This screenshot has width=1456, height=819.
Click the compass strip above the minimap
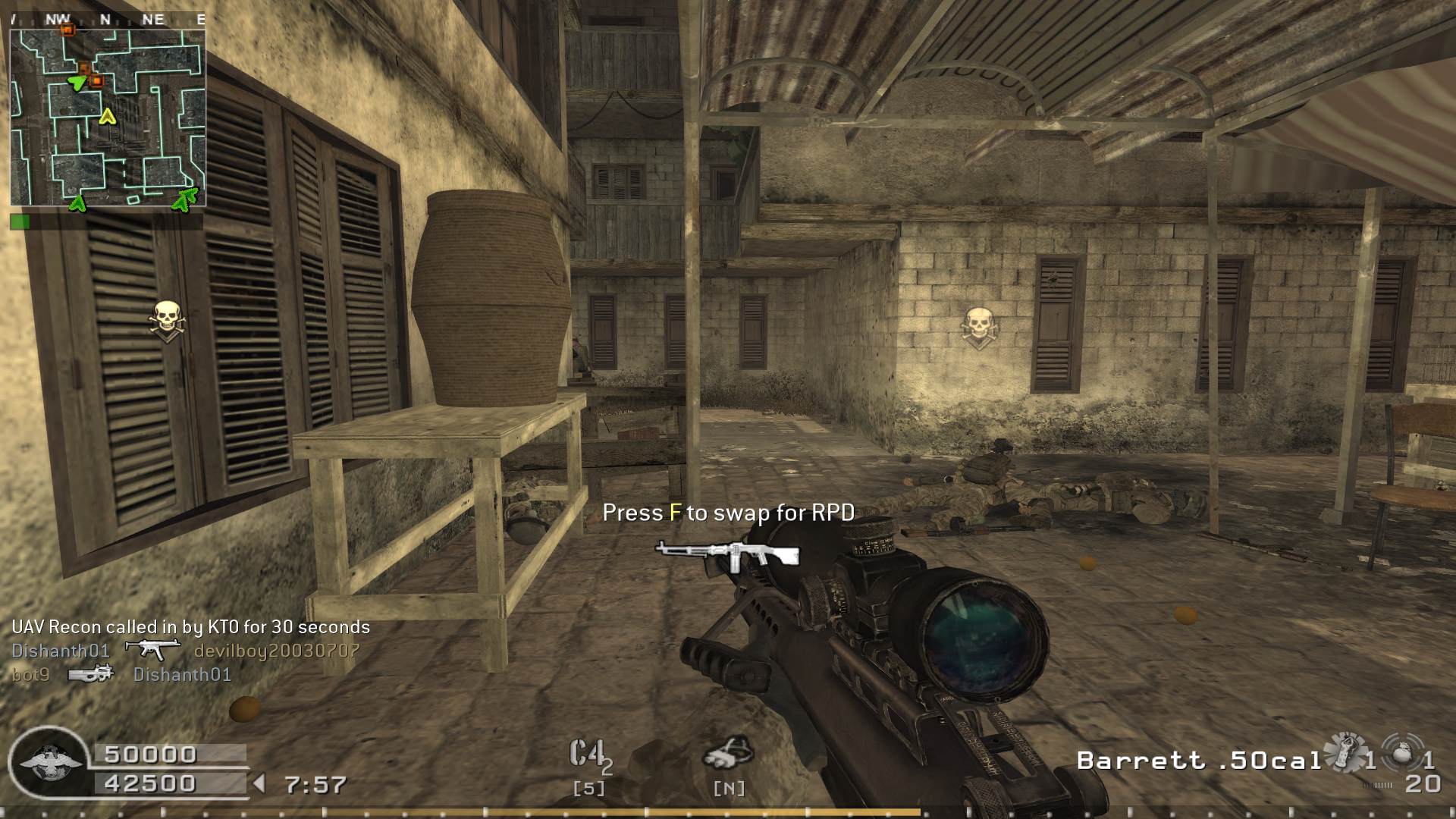tap(108, 20)
